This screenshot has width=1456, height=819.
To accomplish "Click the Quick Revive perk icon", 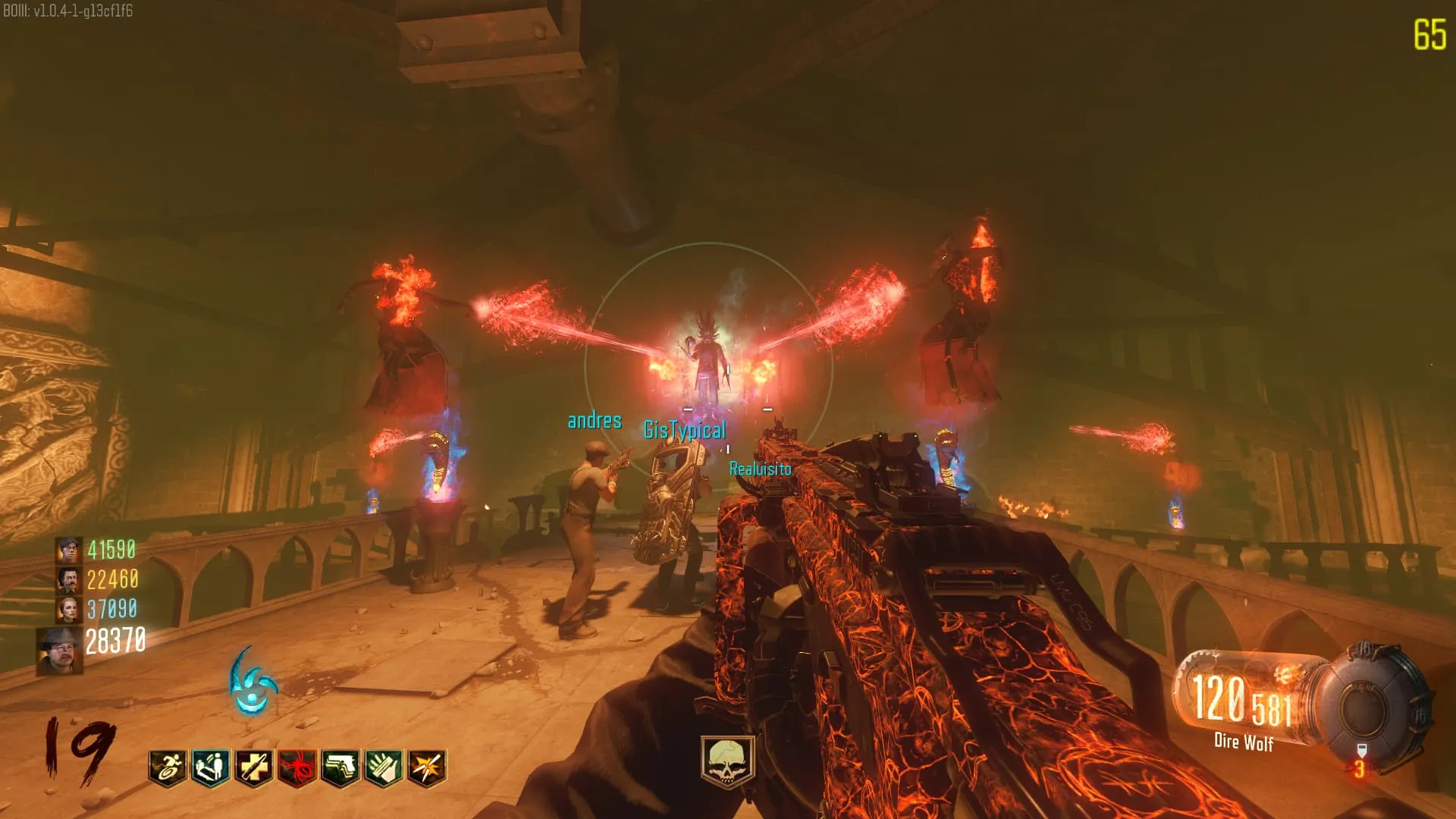I will click(211, 767).
